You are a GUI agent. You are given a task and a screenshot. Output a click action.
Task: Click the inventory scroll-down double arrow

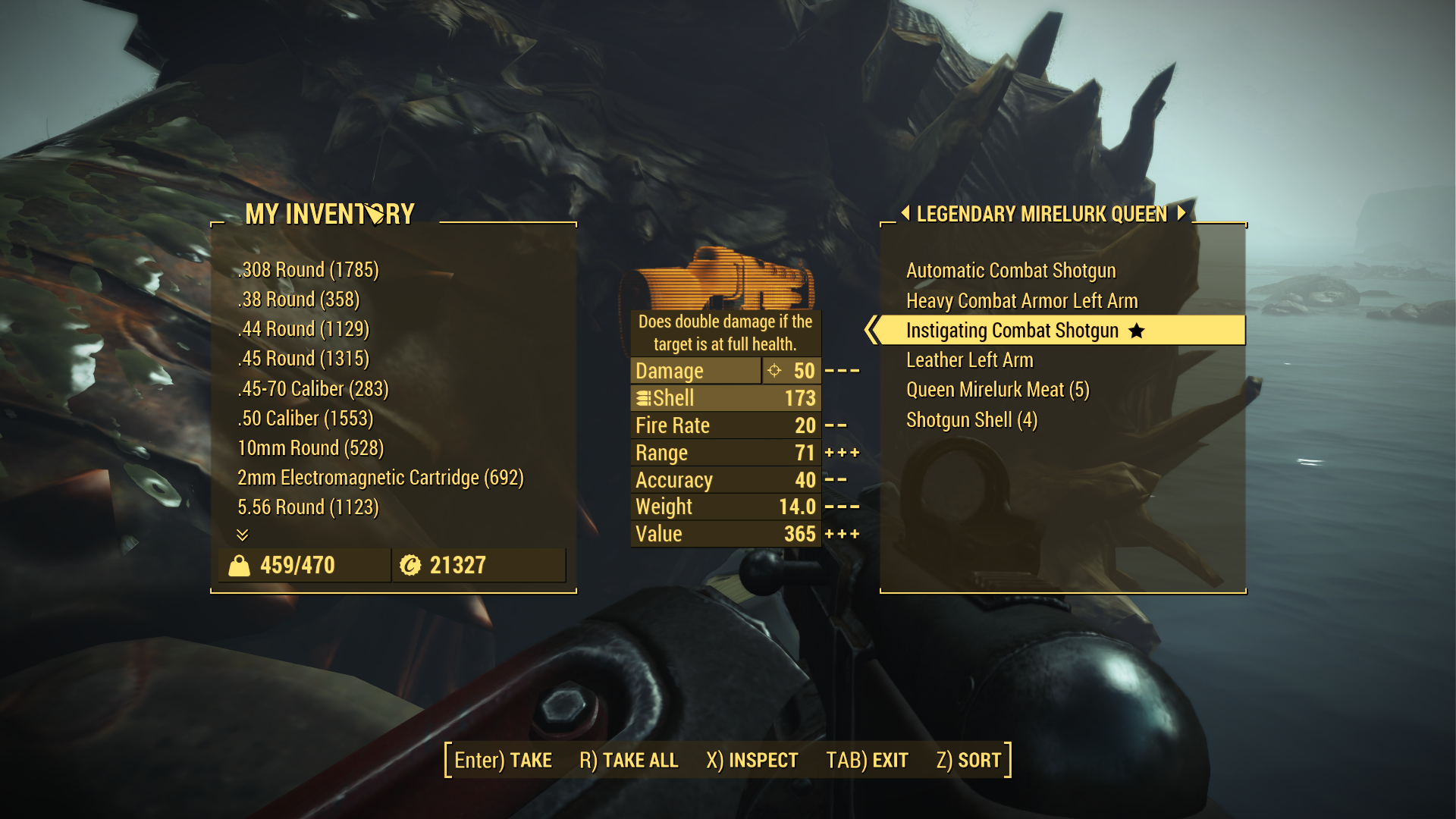(x=243, y=535)
